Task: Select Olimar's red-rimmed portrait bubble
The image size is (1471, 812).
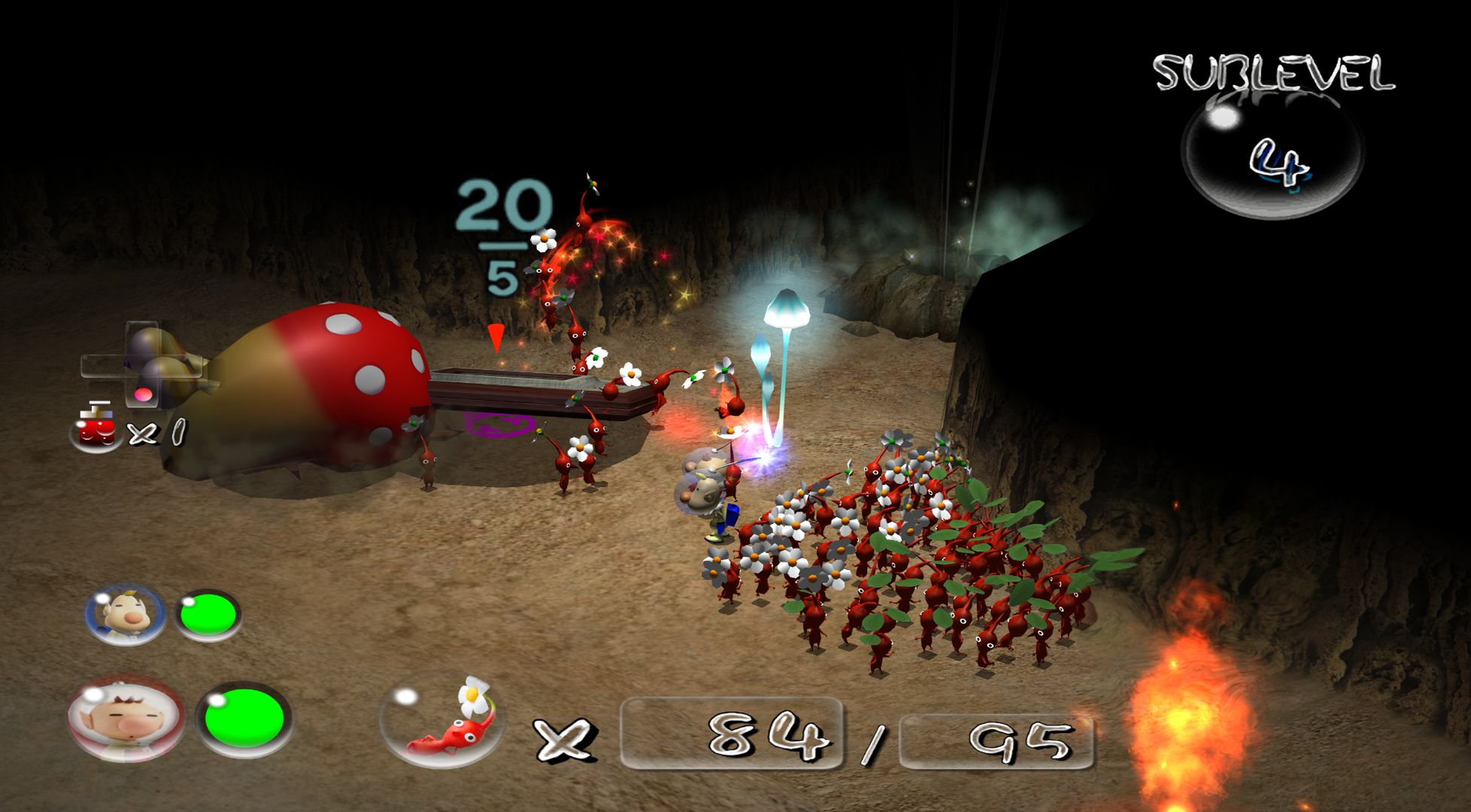Action: pos(125,719)
